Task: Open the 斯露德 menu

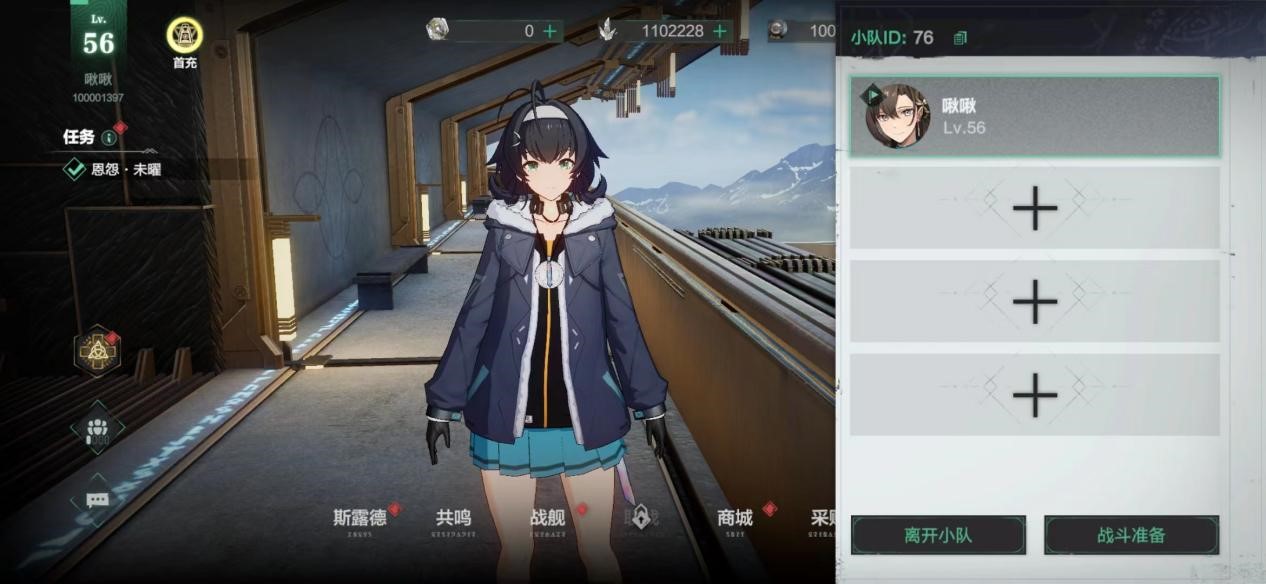Action: coord(359,518)
